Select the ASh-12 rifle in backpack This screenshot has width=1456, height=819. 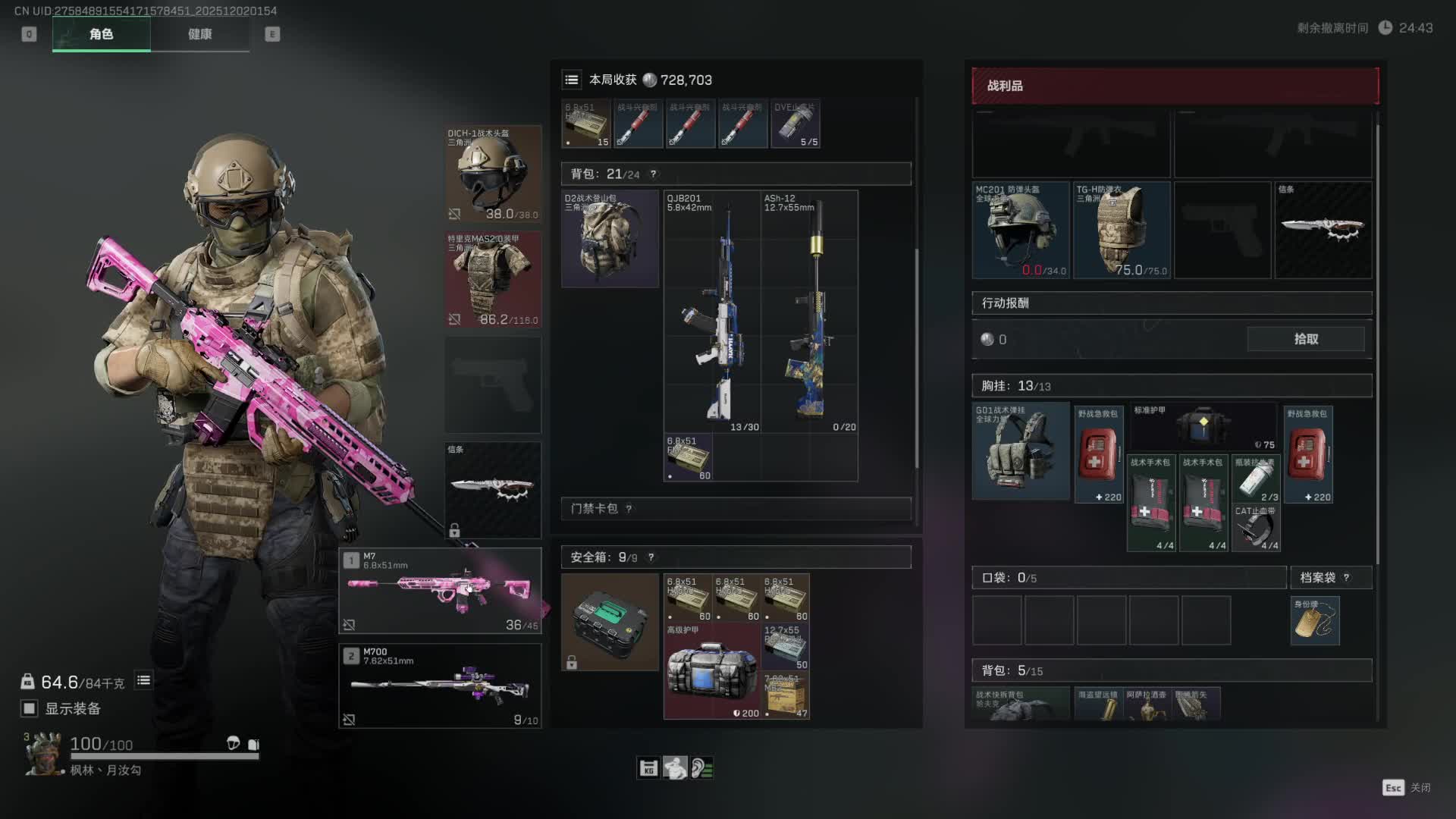pos(809,311)
